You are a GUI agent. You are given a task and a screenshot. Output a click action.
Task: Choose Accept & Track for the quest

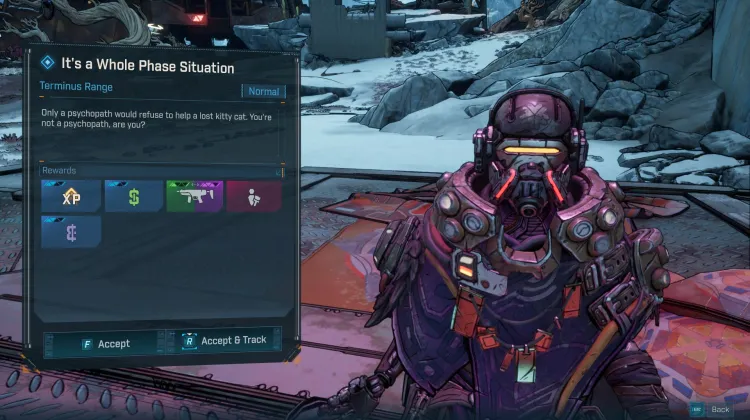click(224, 341)
